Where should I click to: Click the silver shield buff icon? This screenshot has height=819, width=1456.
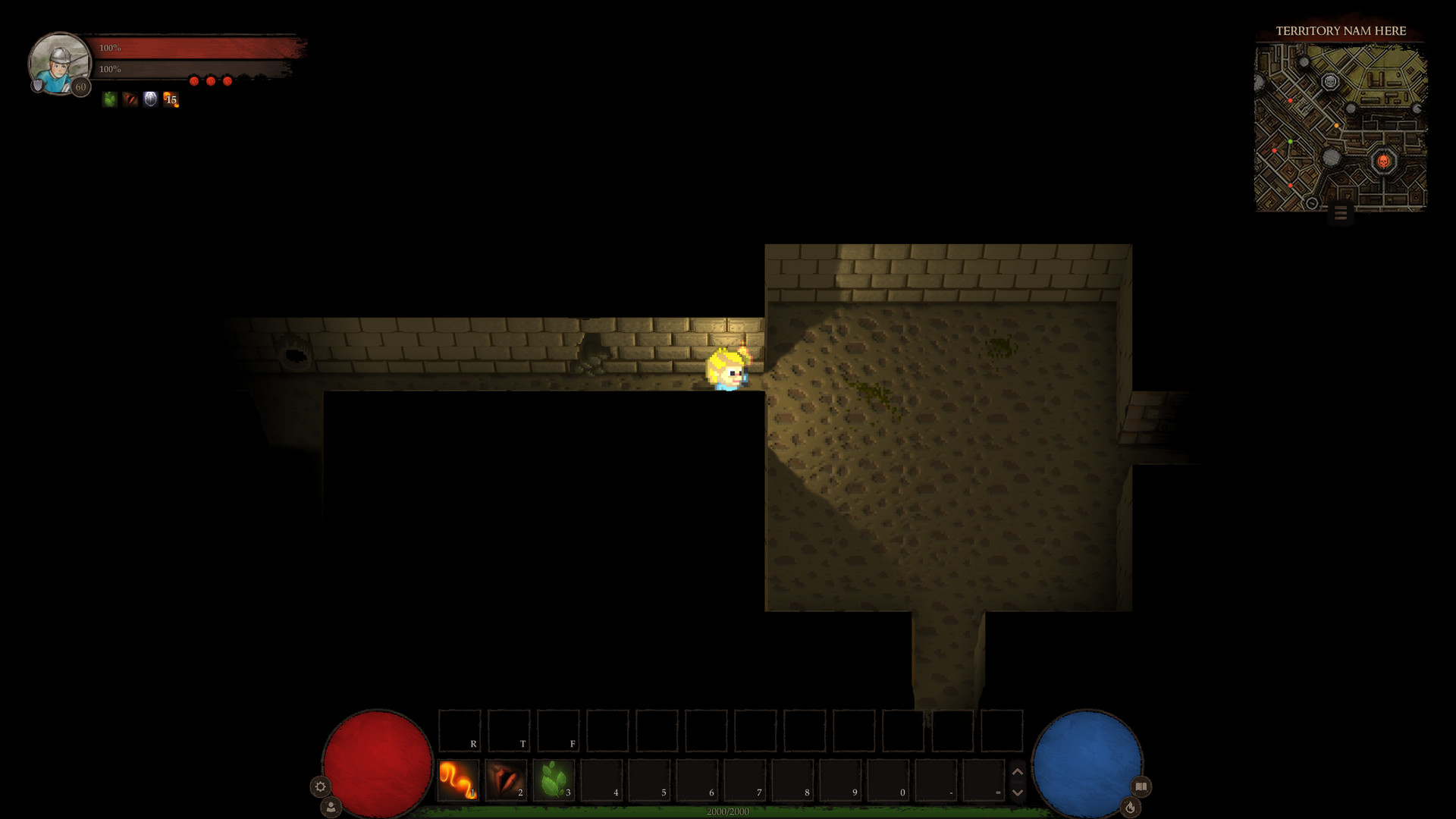149,99
